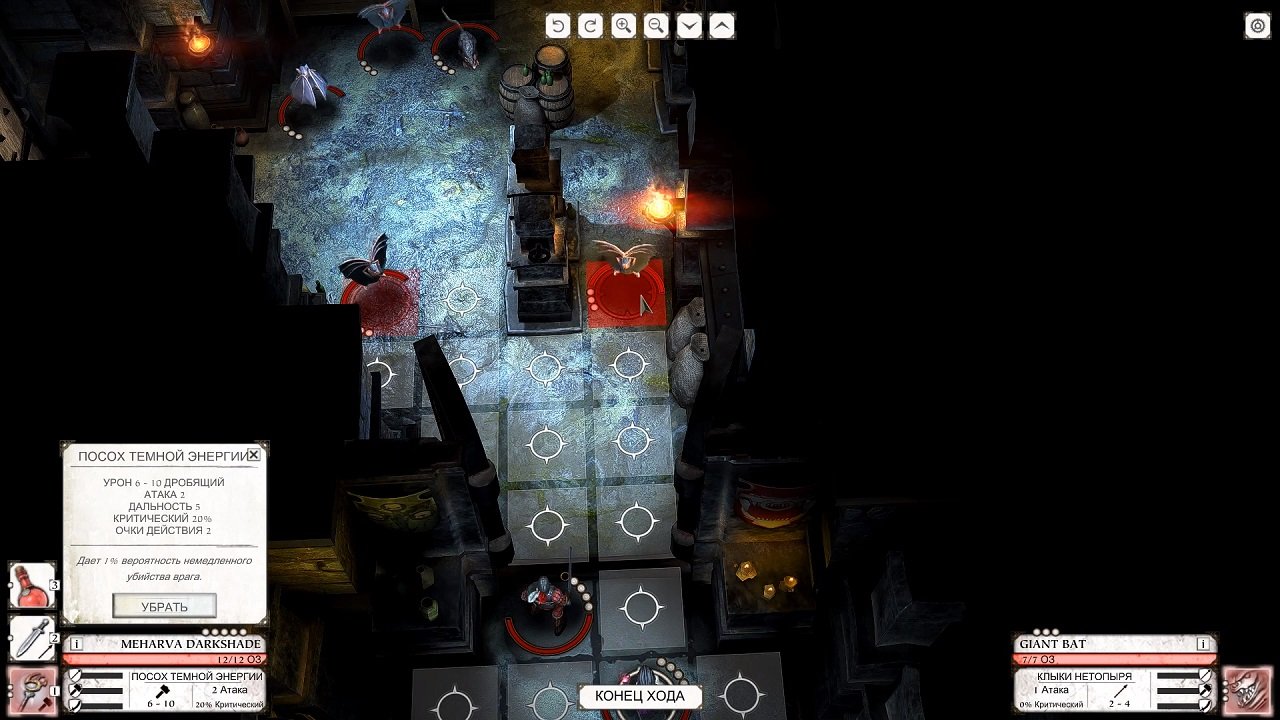Close the staff tooltip with the X
Viewport: 1280px width, 720px height.
point(253,453)
